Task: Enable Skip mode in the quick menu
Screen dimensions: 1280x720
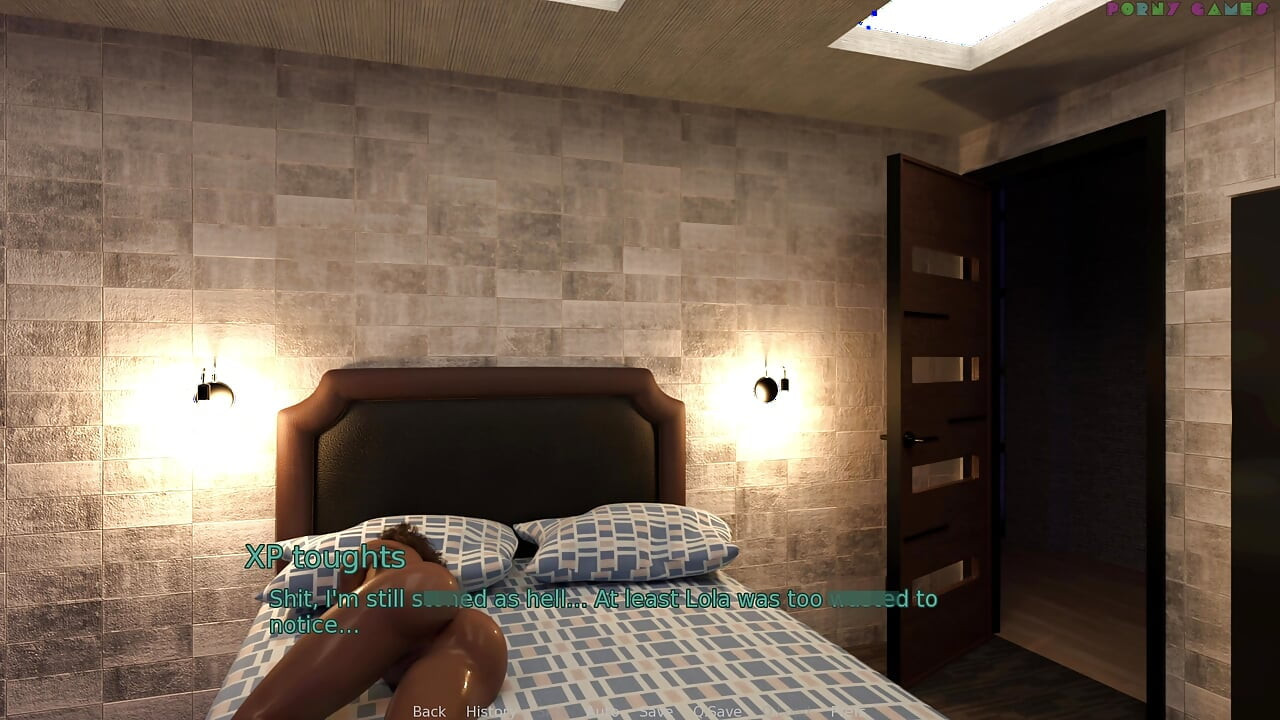Action: (x=548, y=712)
